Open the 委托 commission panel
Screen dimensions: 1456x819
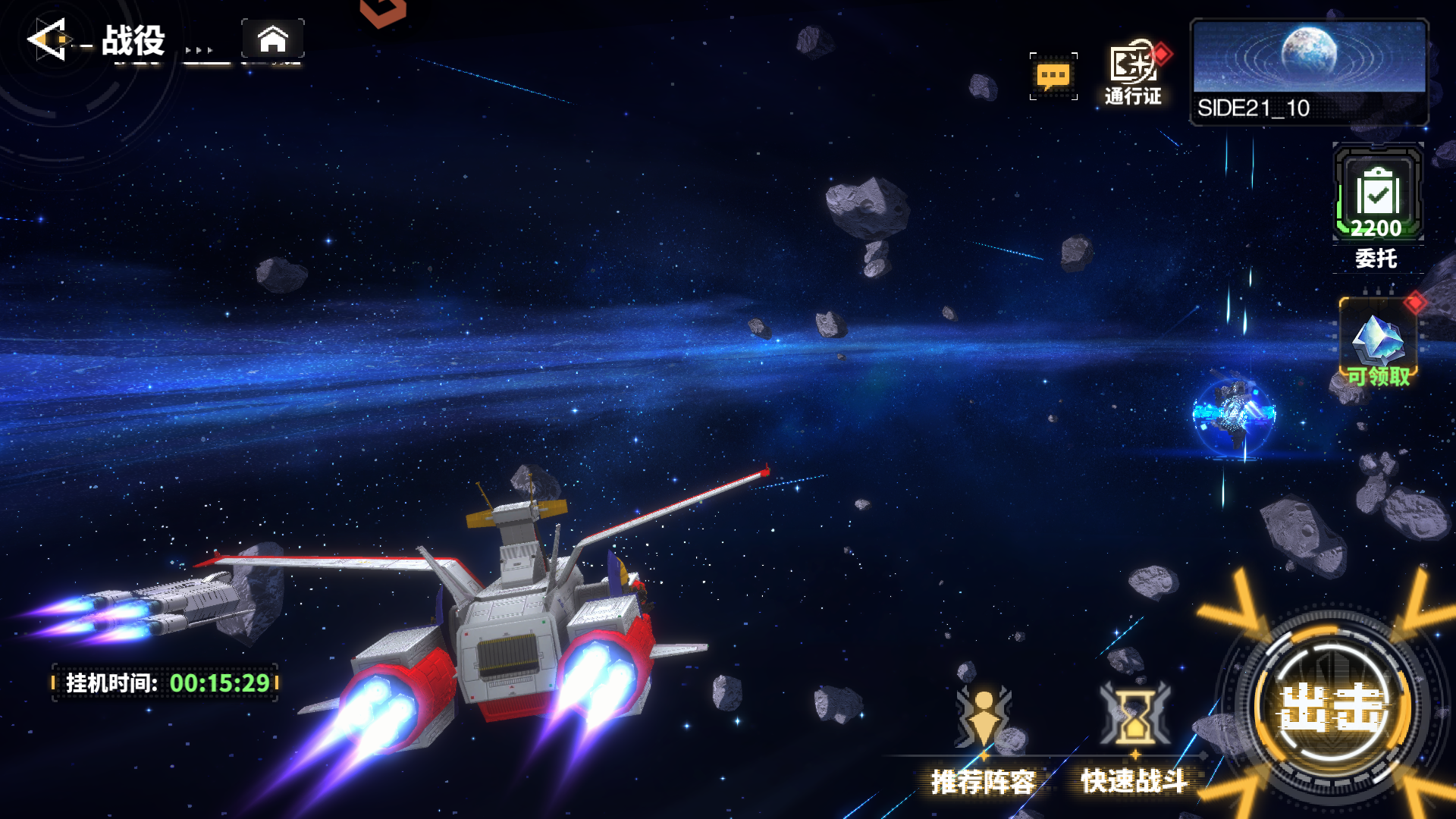[1377, 203]
